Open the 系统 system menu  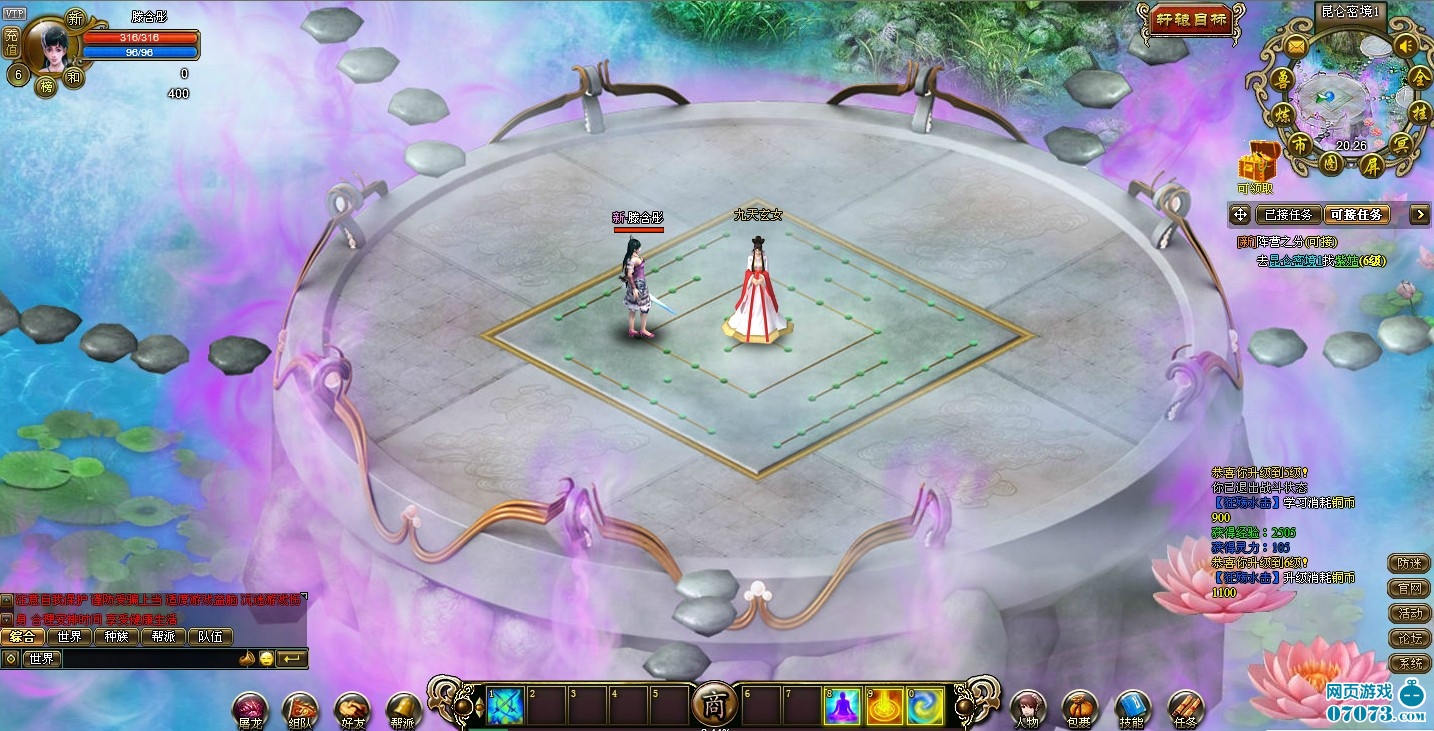[1410, 664]
